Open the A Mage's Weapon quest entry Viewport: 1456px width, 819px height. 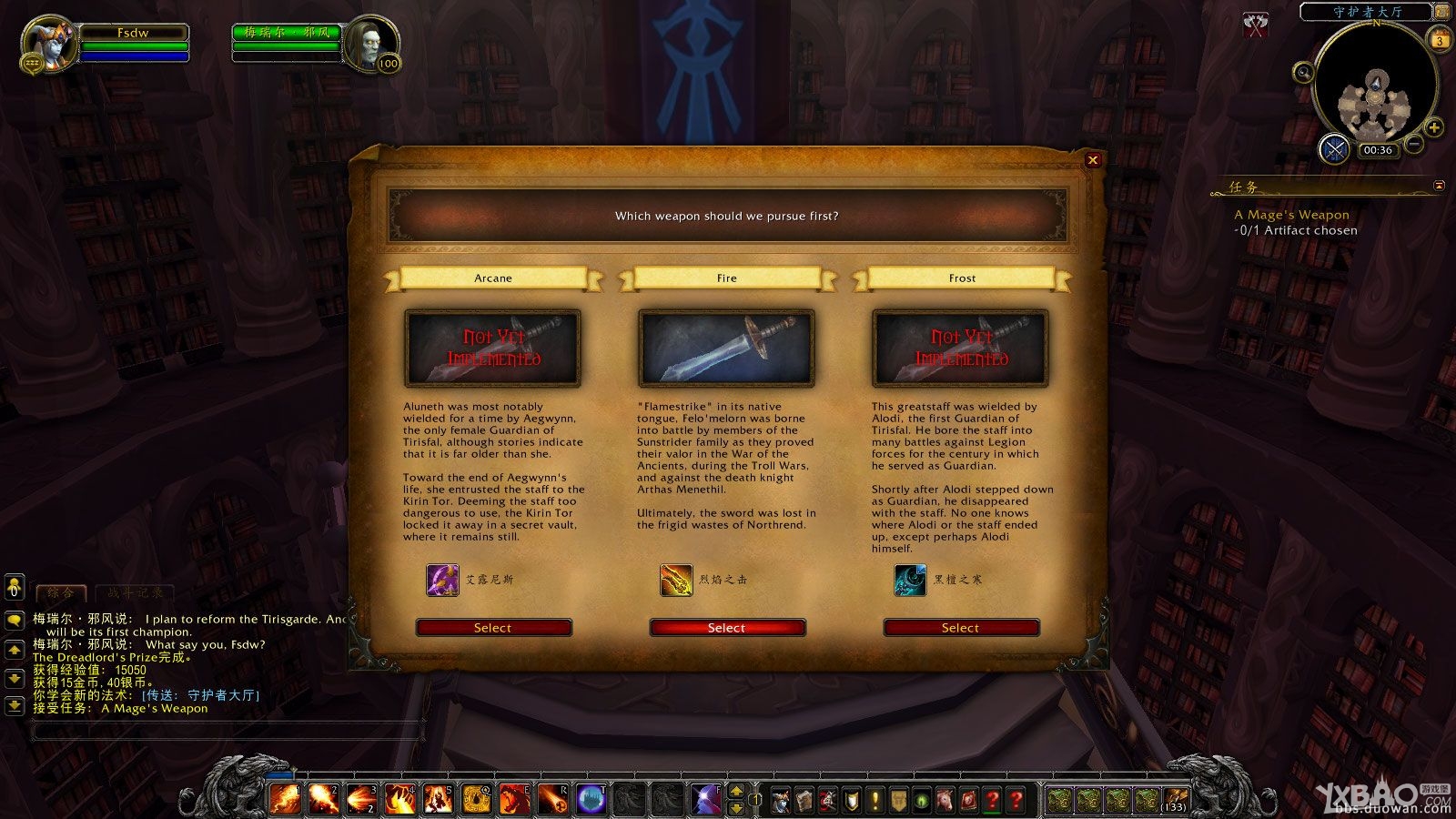[1291, 215]
